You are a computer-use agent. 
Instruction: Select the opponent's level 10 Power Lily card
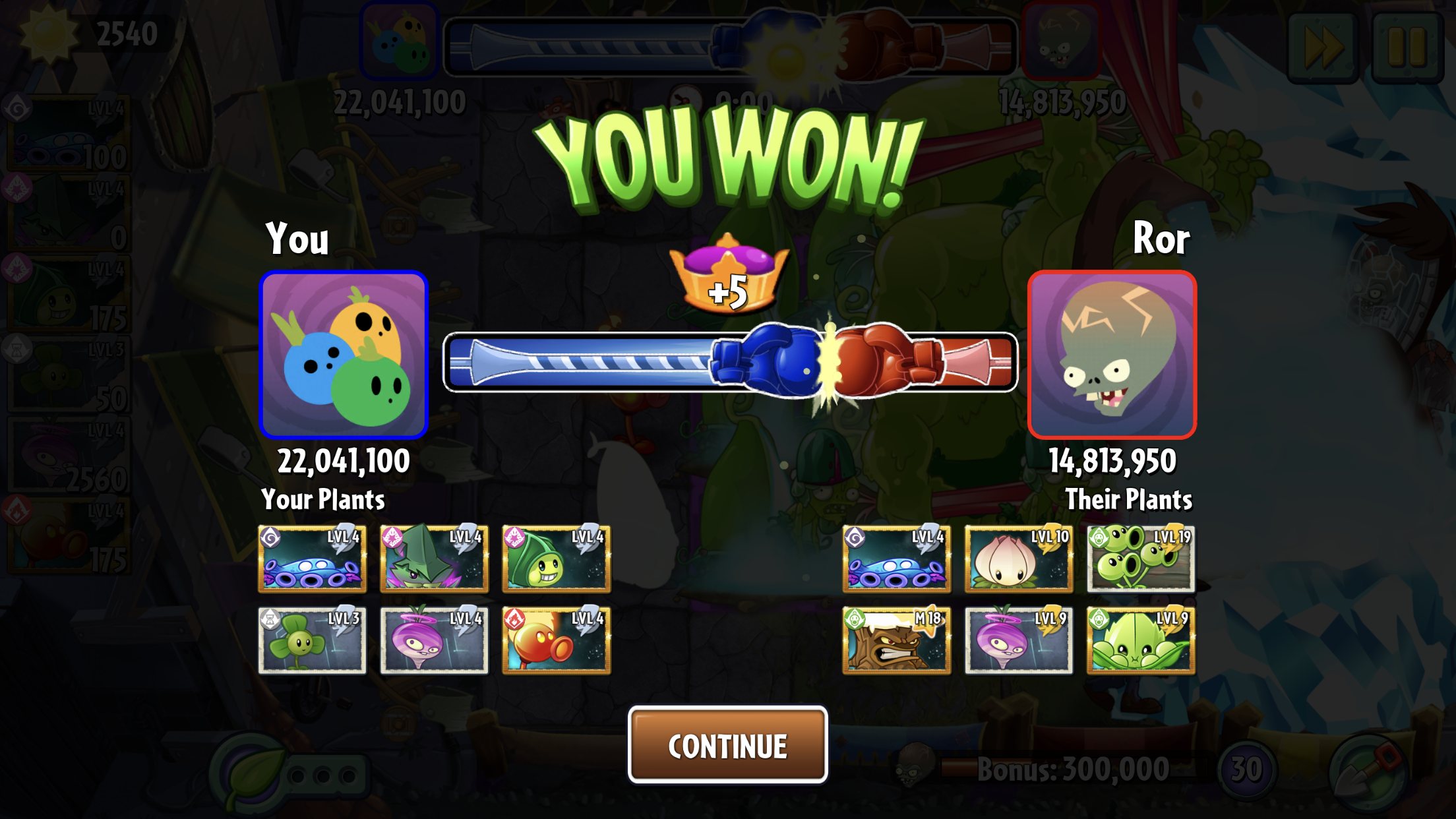pyautogui.click(x=1018, y=559)
